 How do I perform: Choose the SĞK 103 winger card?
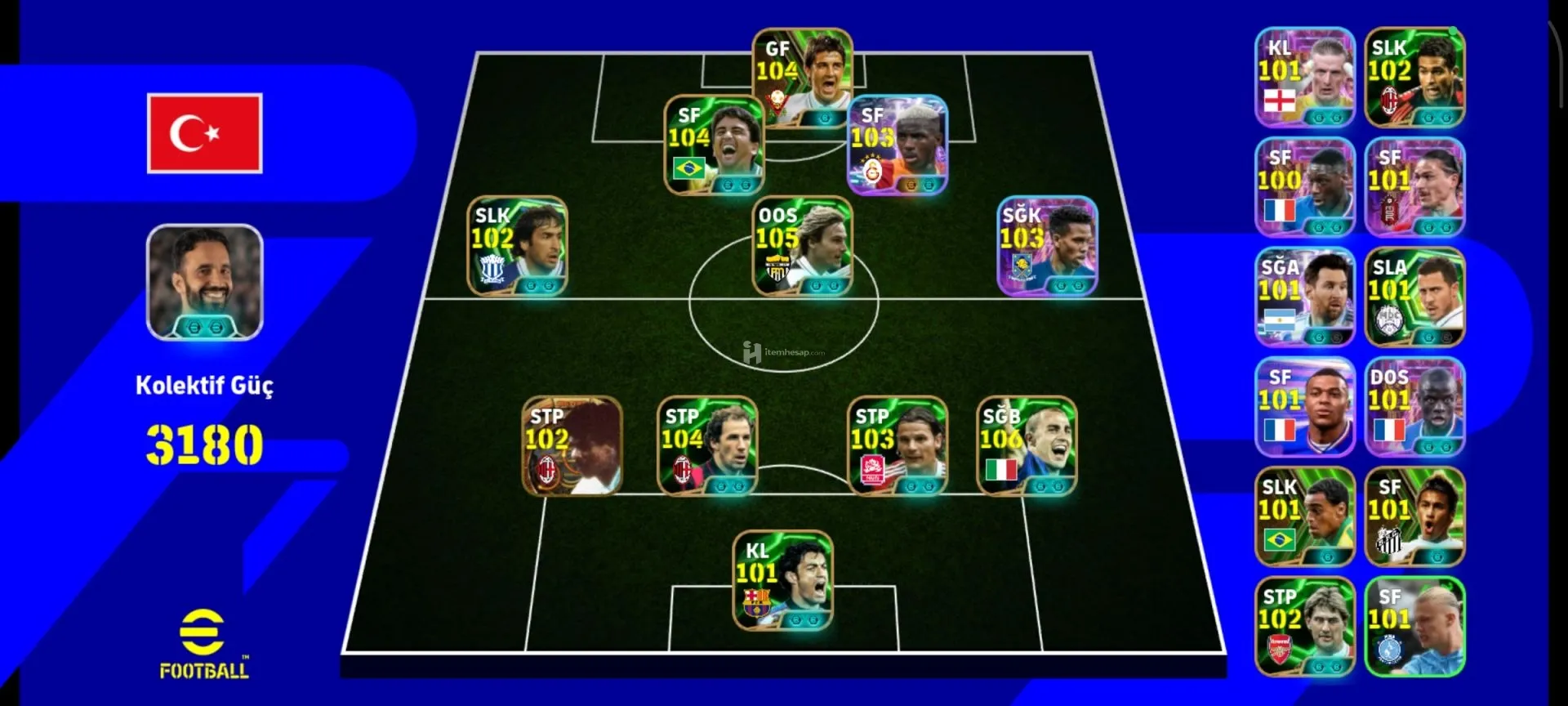(x=1047, y=245)
